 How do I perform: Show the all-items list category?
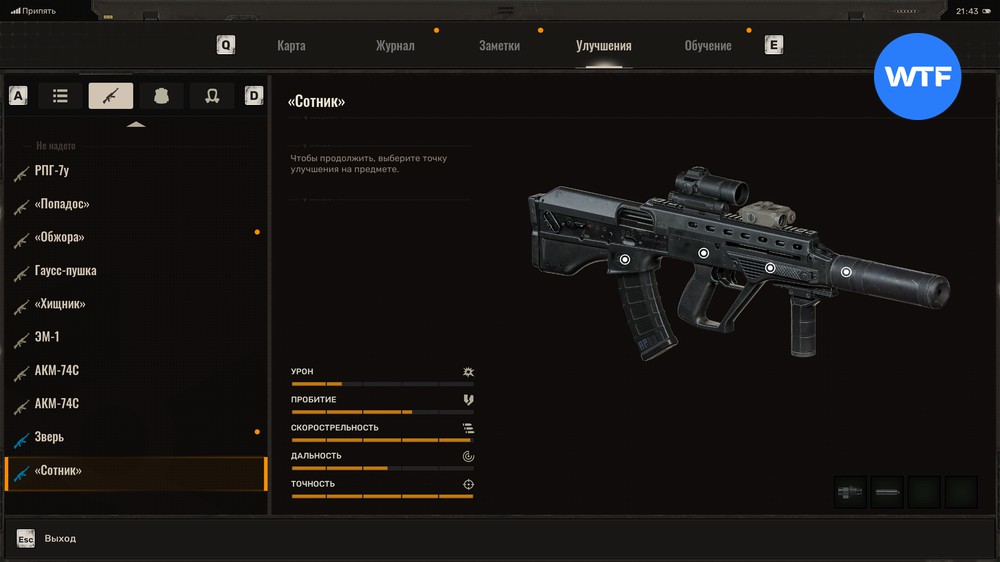pyautogui.click(x=60, y=96)
